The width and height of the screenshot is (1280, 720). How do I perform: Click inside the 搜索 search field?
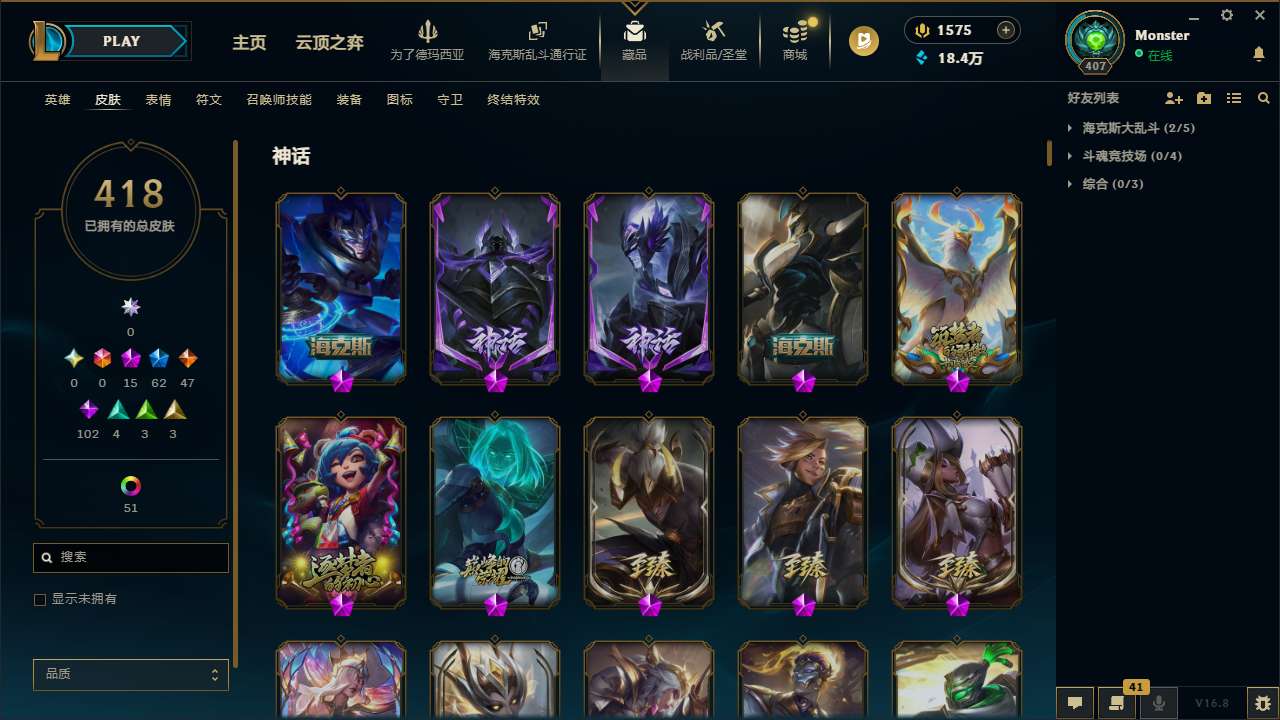(x=130, y=557)
